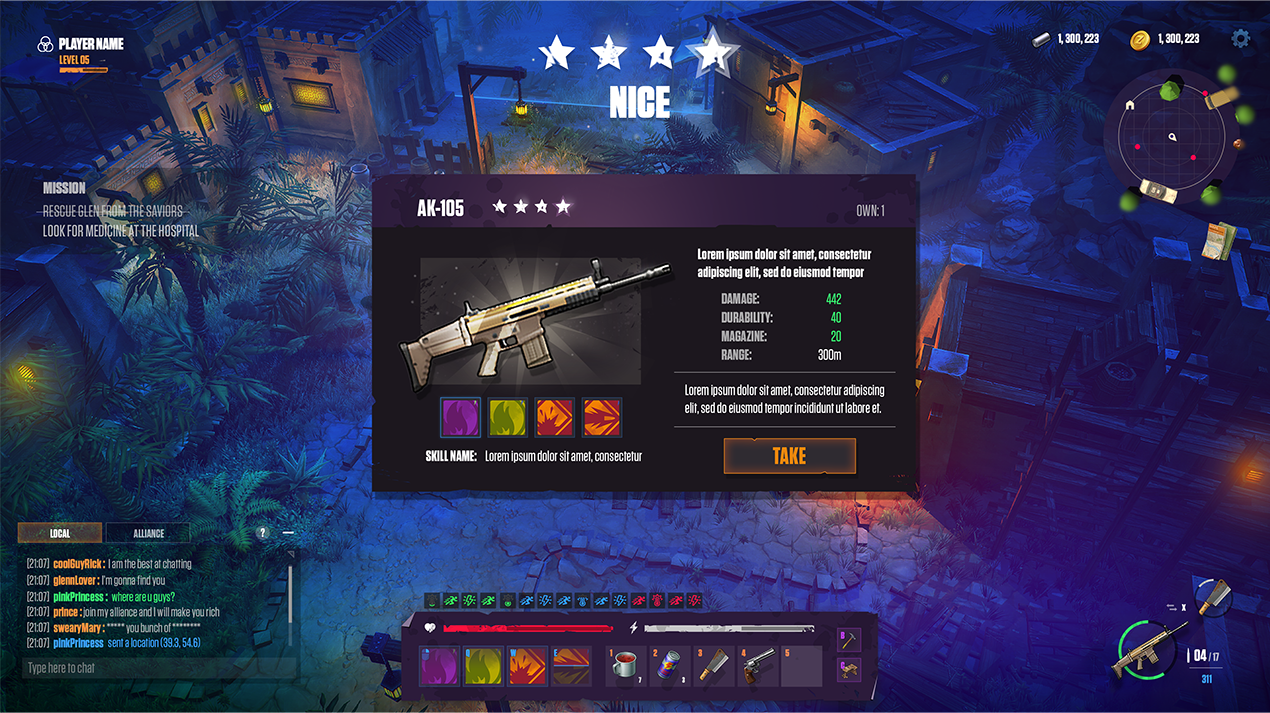
Task: Equip the cleaver in hotbar slot
Action: pos(714,667)
